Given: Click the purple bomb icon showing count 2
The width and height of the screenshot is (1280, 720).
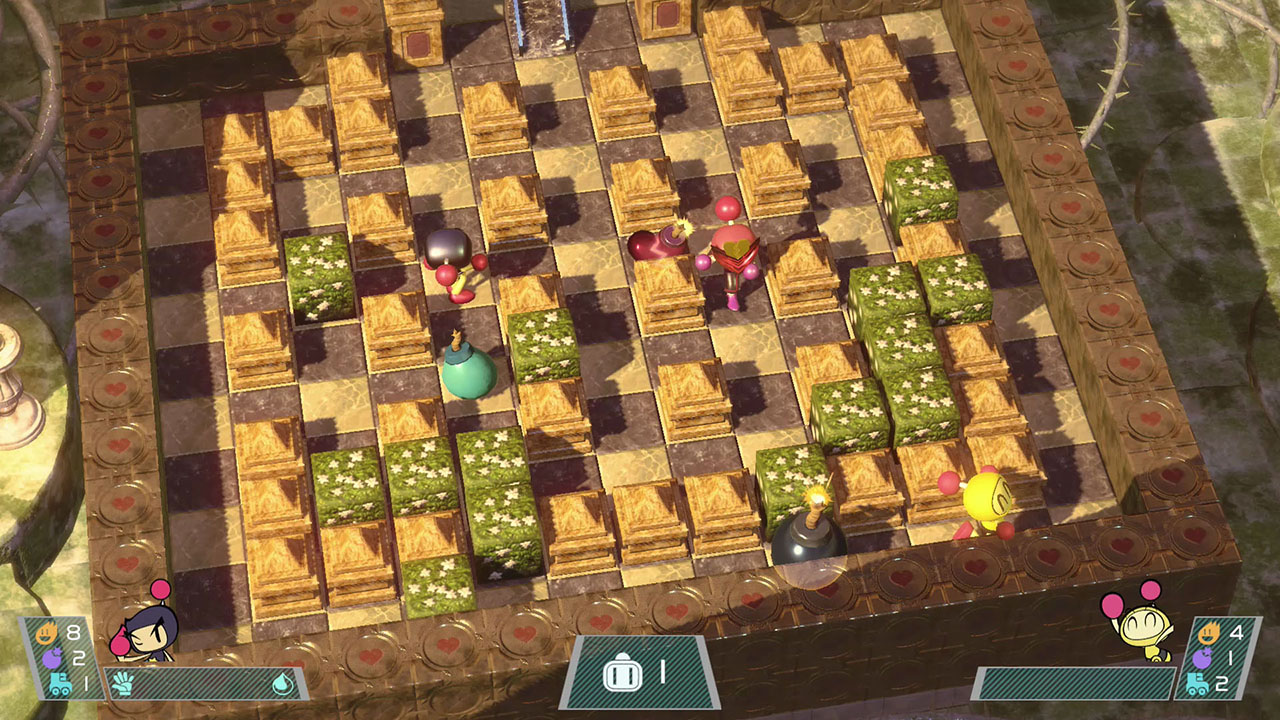Looking at the screenshot, I should 51,656.
